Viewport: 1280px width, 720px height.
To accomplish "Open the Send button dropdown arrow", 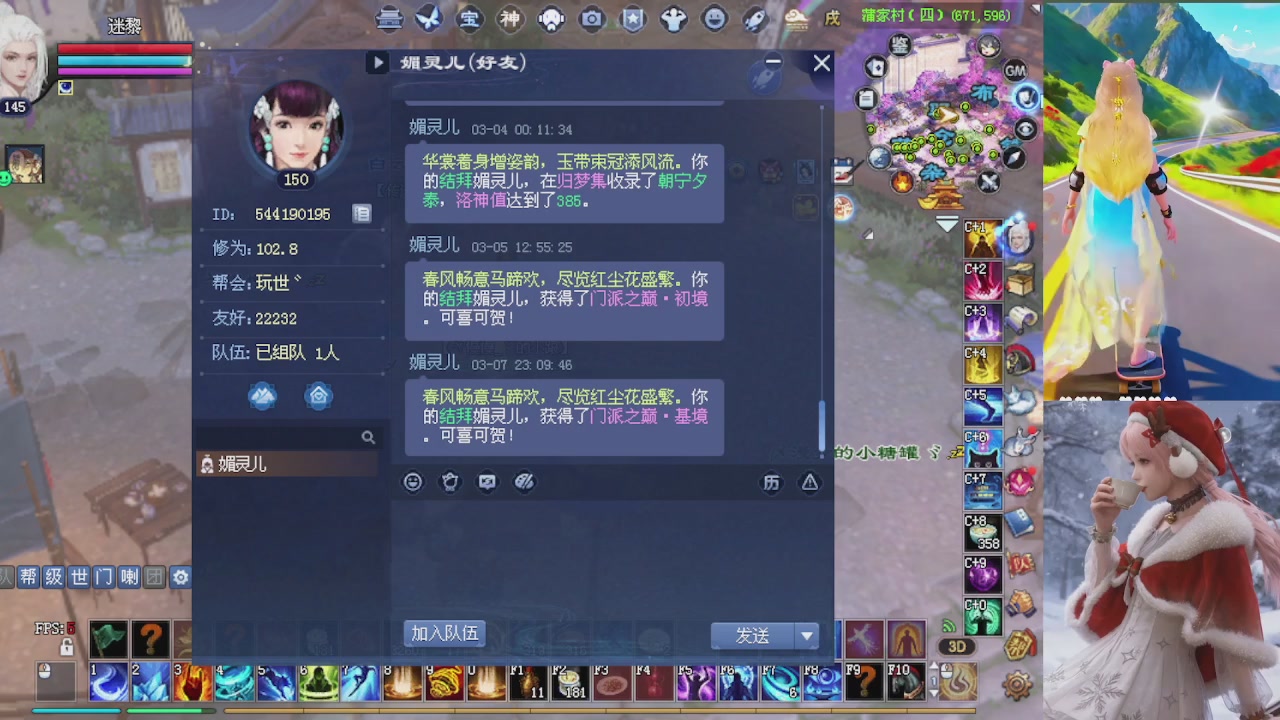I will click(x=807, y=636).
